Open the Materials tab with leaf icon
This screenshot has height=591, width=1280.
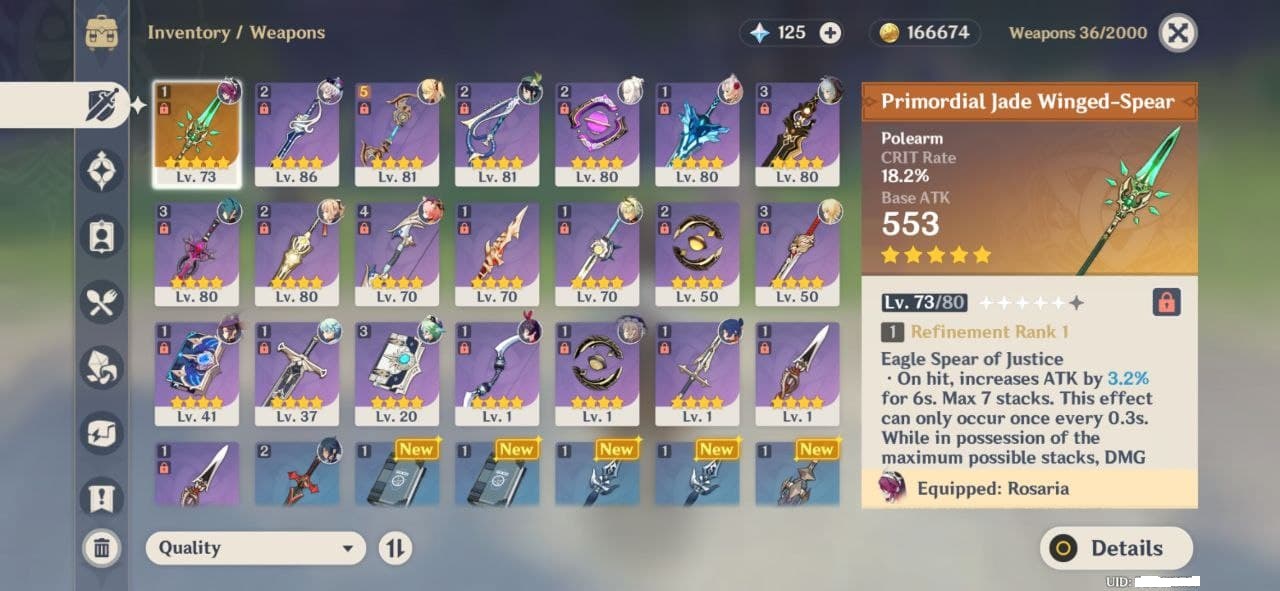point(102,367)
